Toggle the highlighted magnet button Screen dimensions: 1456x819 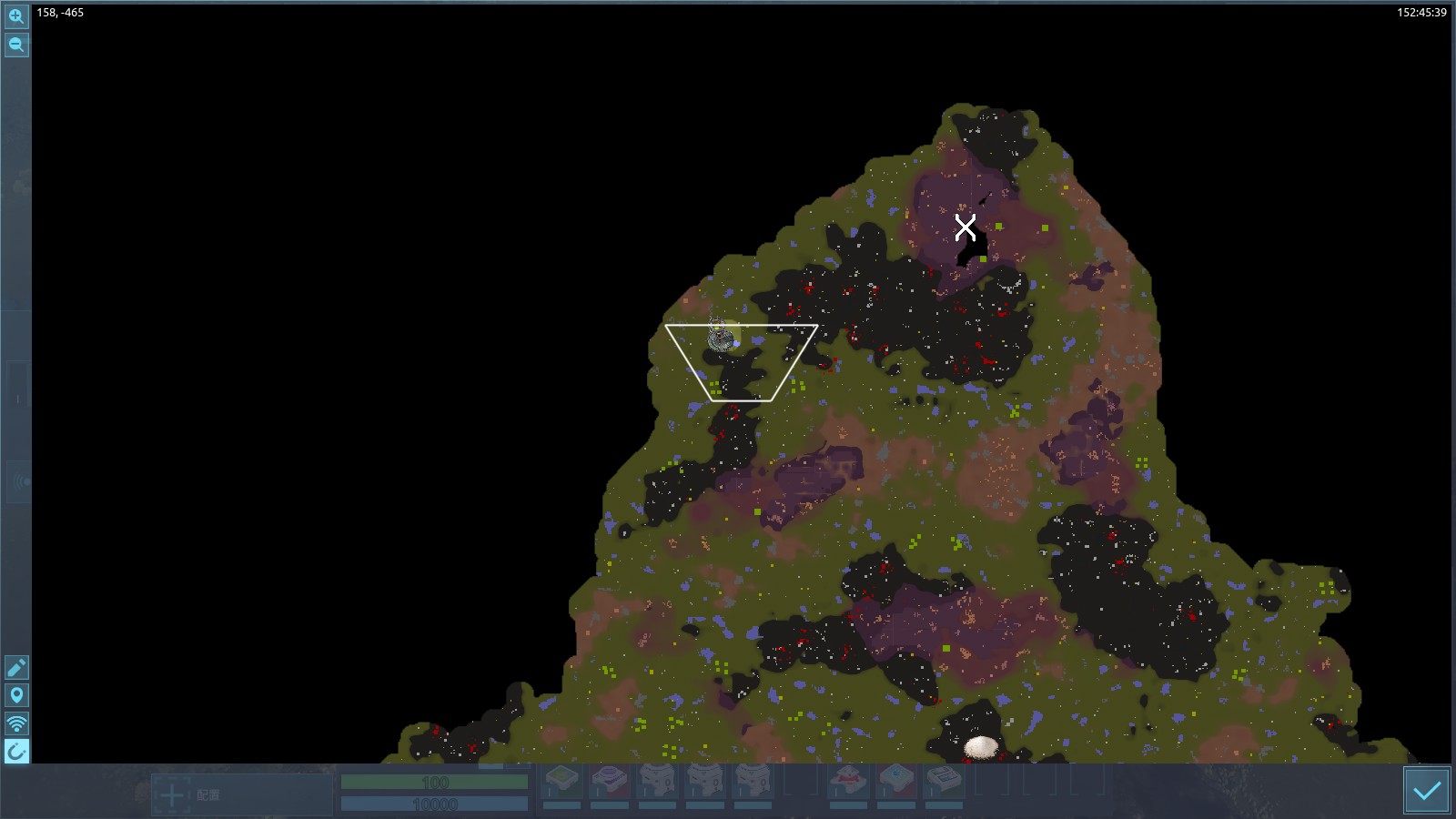[x=16, y=752]
